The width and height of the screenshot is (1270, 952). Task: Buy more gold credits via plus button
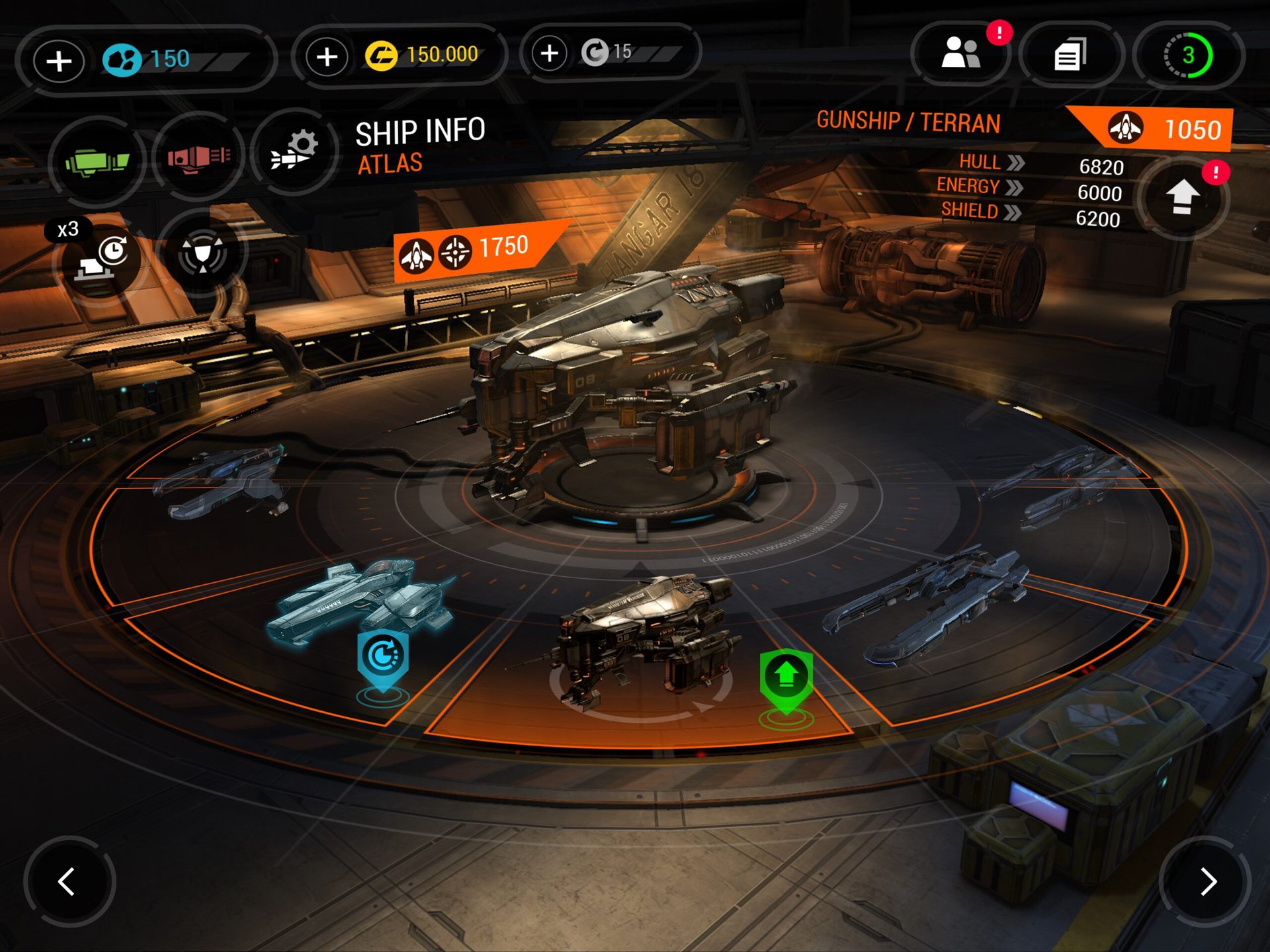pyautogui.click(x=327, y=57)
